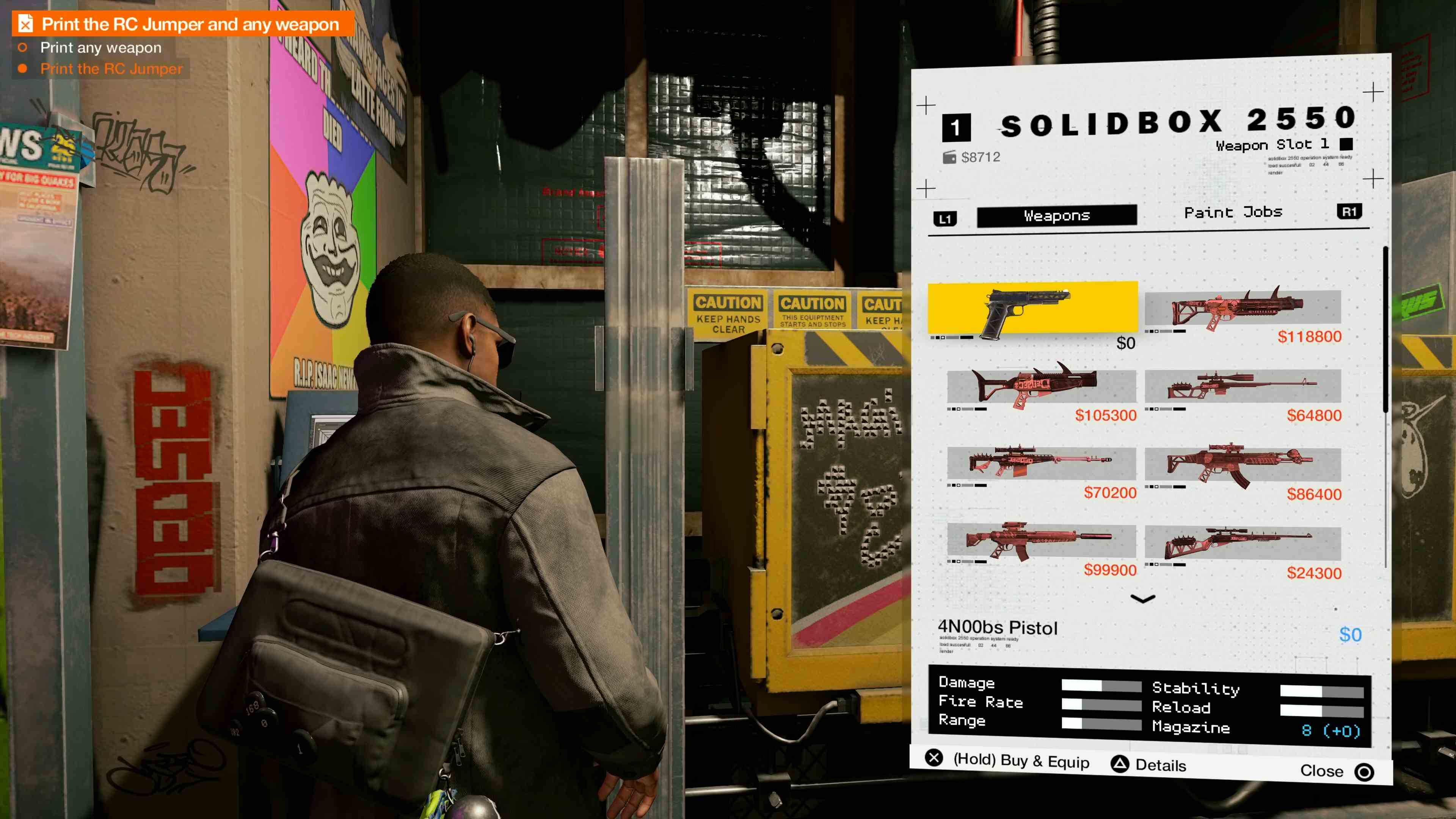Image resolution: width=1456 pixels, height=819 pixels.
Task: Open the Weapons tab
Action: (x=1056, y=215)
